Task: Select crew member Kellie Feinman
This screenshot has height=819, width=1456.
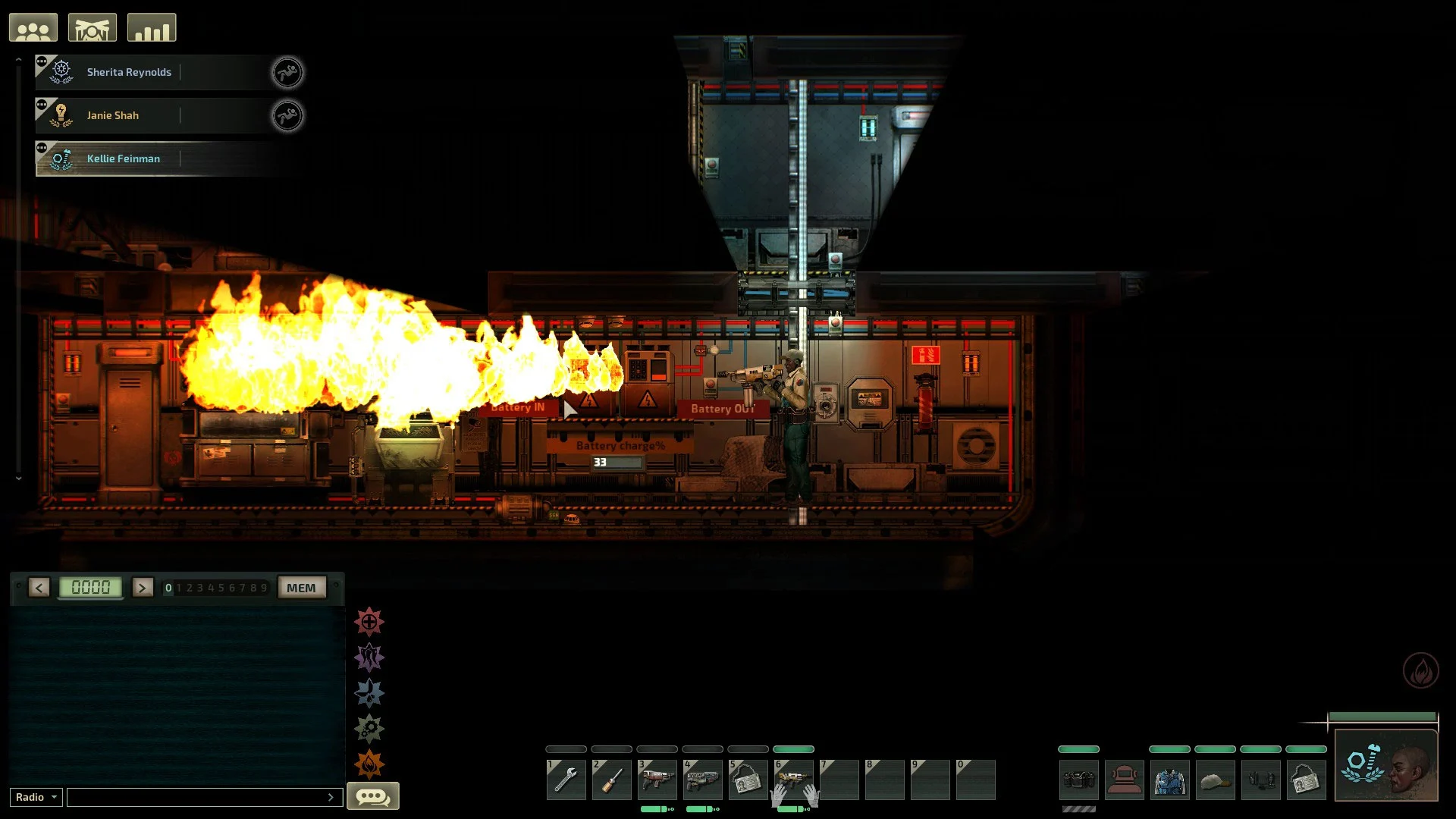Action: click(x=124, y=159)
